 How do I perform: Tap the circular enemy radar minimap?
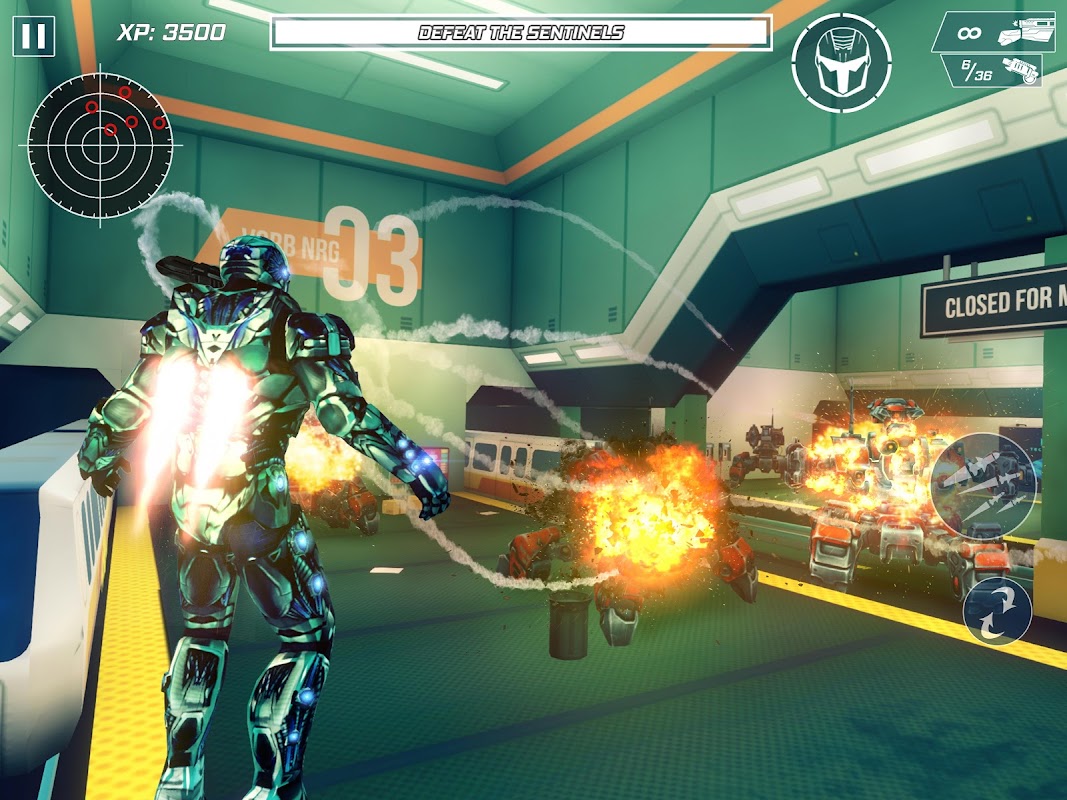101,141
